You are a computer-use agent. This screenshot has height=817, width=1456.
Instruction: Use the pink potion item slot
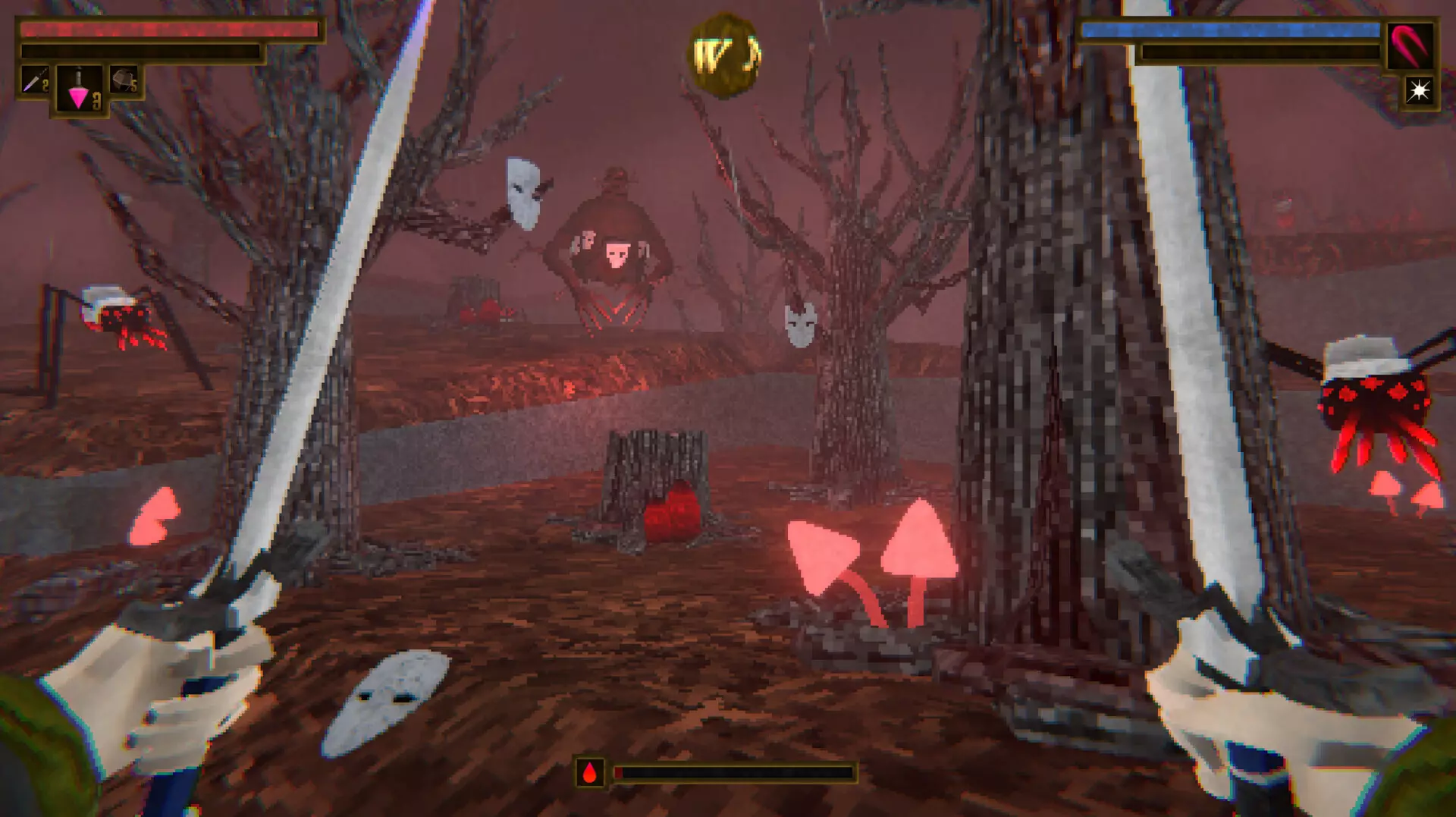click(79, 90)
